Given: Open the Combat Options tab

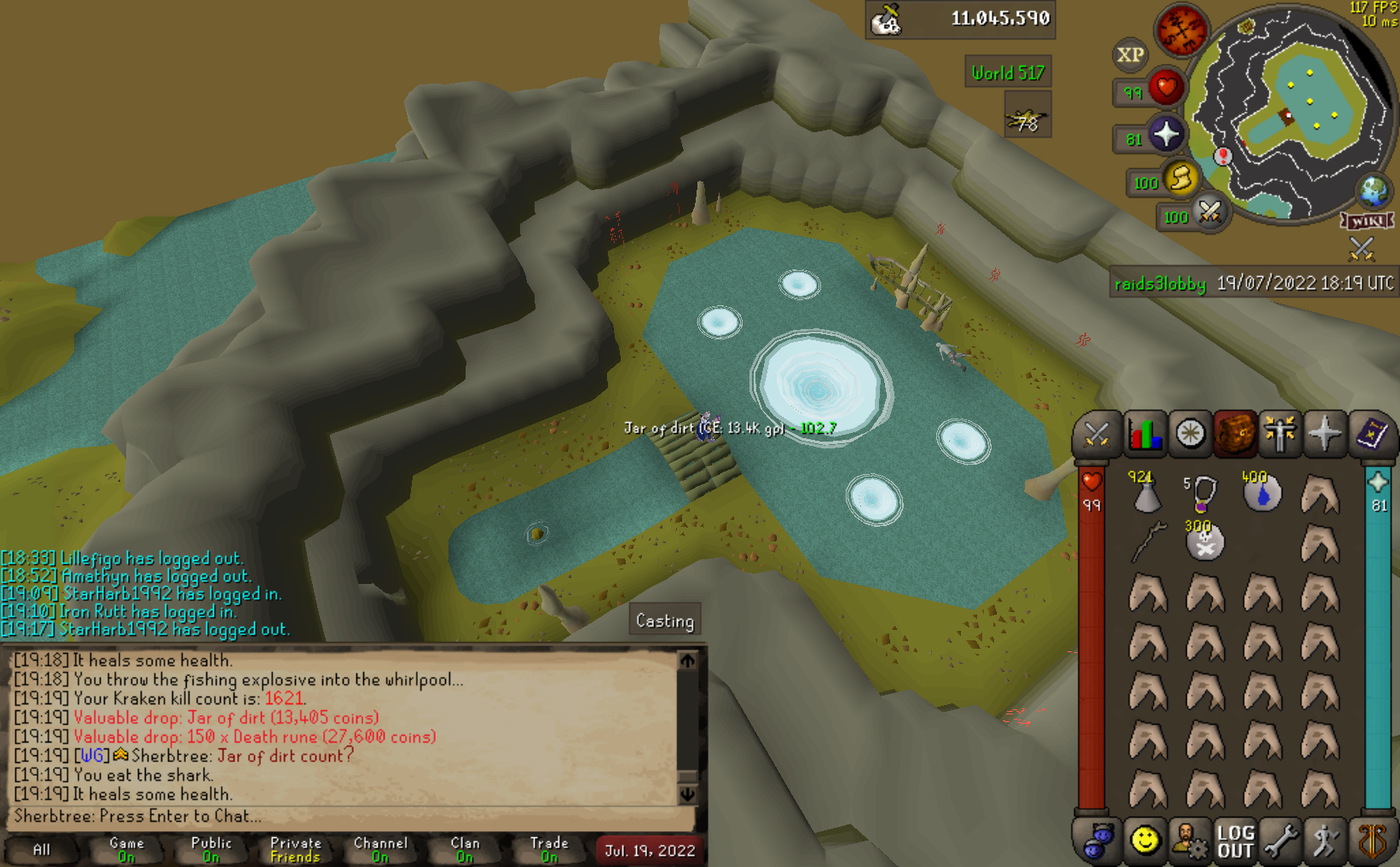Looking at the screenshot, I should (x=1096, y=434).
